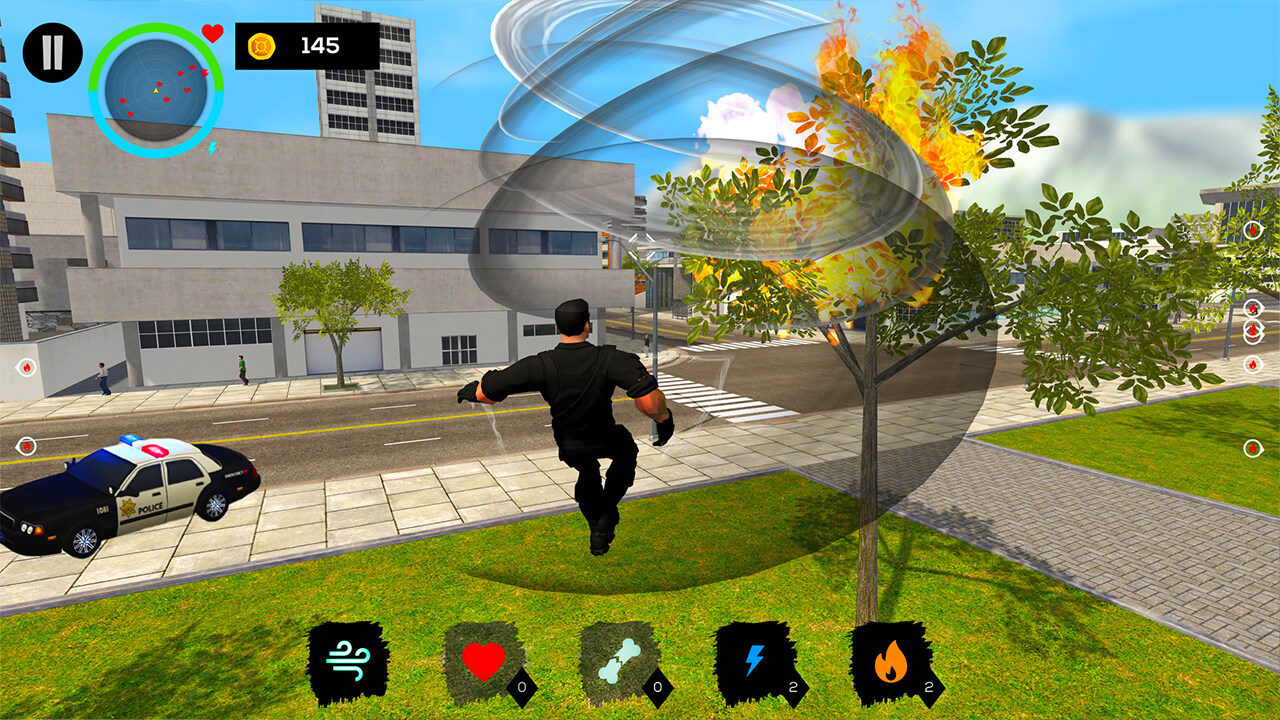Click the fire marker near the left curb

(x=27, y=445)
